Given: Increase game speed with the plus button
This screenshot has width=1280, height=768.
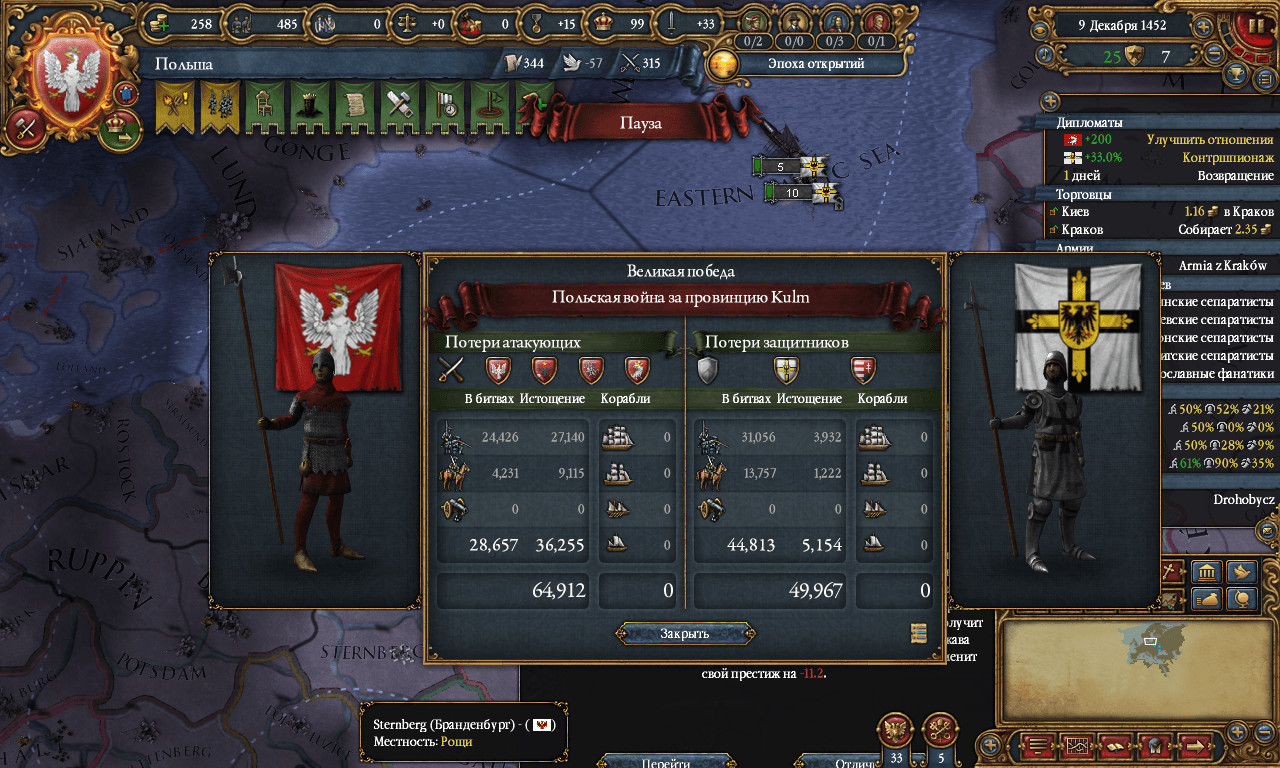Looking at the screenshot, I should [1202, 28].
